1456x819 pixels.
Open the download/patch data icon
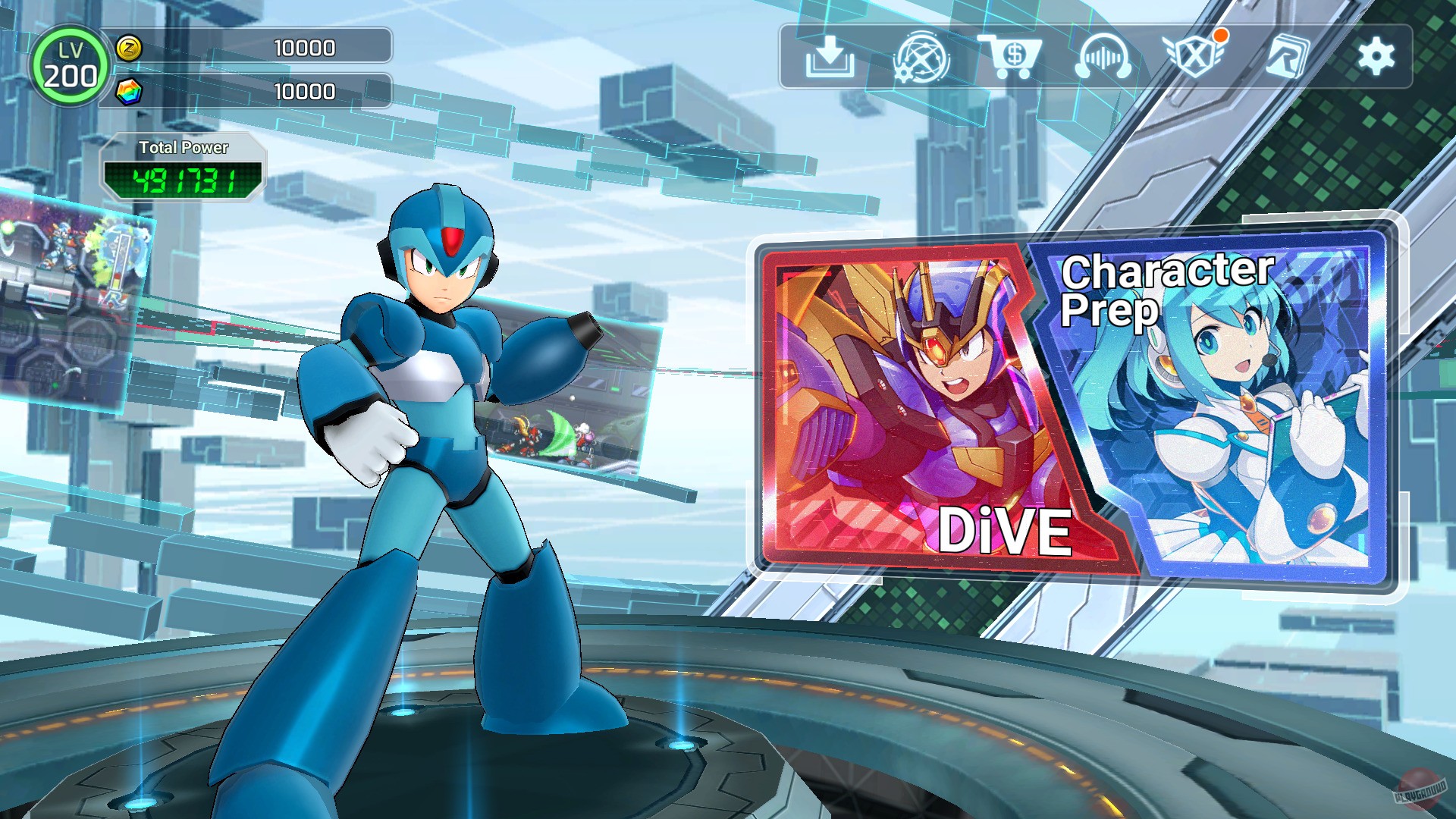tap(831, 55)
